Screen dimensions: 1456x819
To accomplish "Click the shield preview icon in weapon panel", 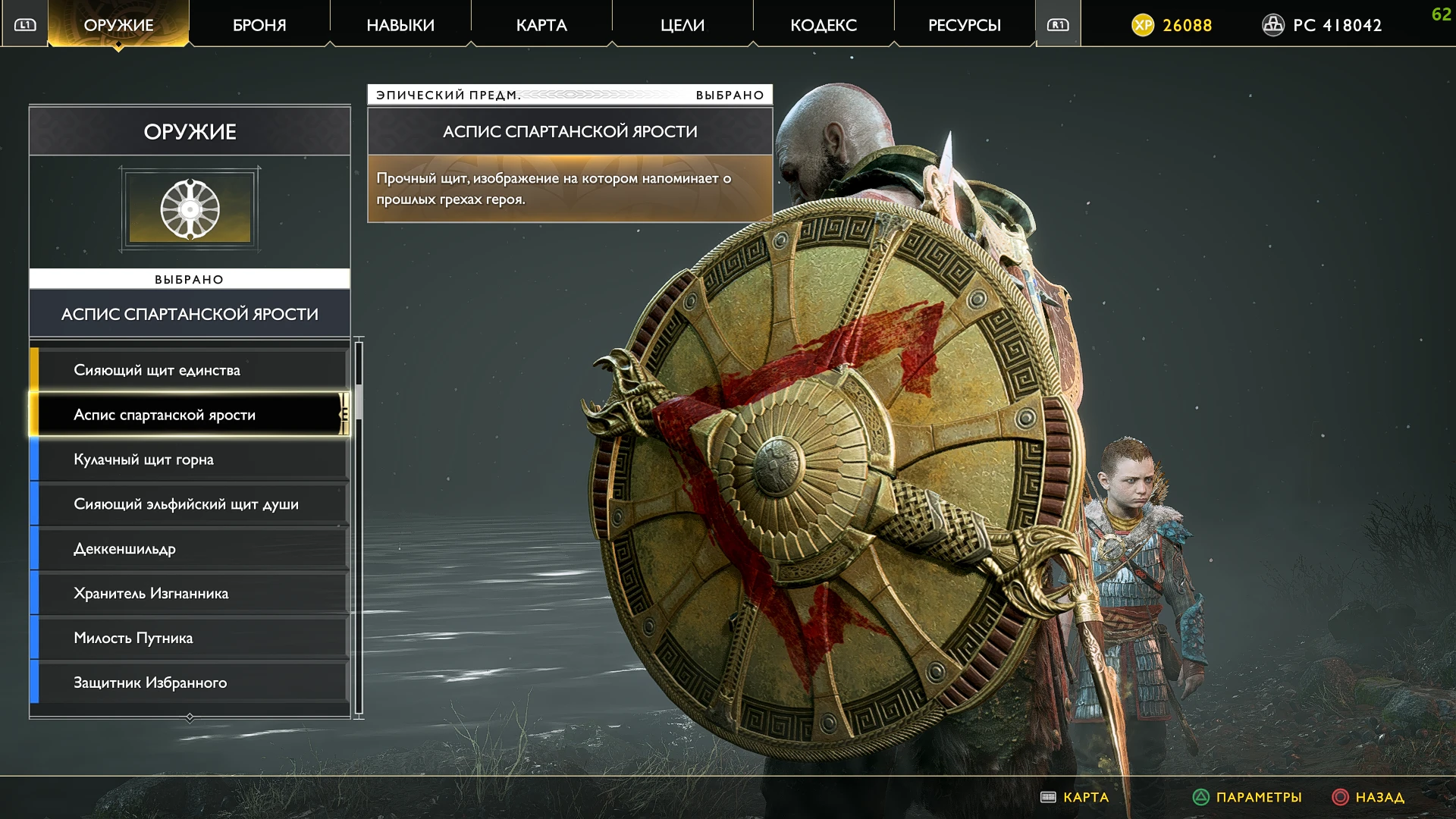I will 190,209.
